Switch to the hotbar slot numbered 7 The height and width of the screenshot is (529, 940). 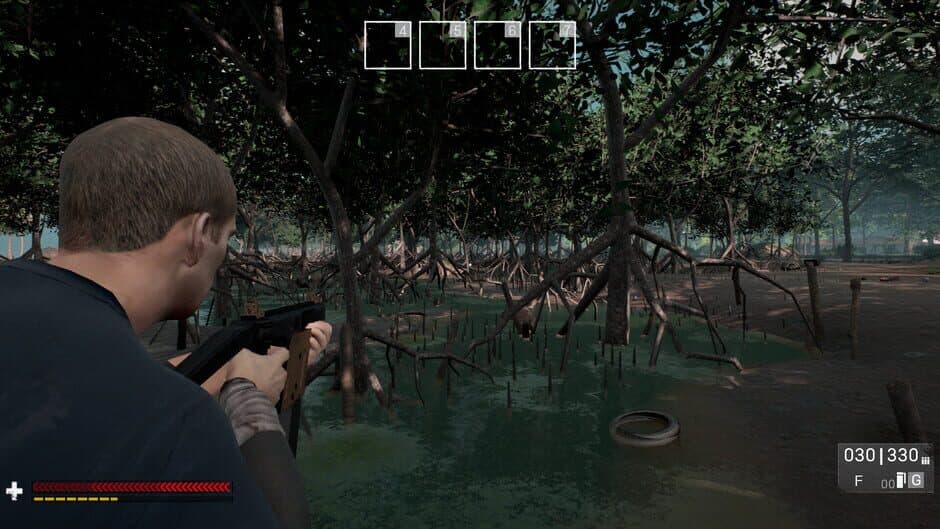[553, 45]
